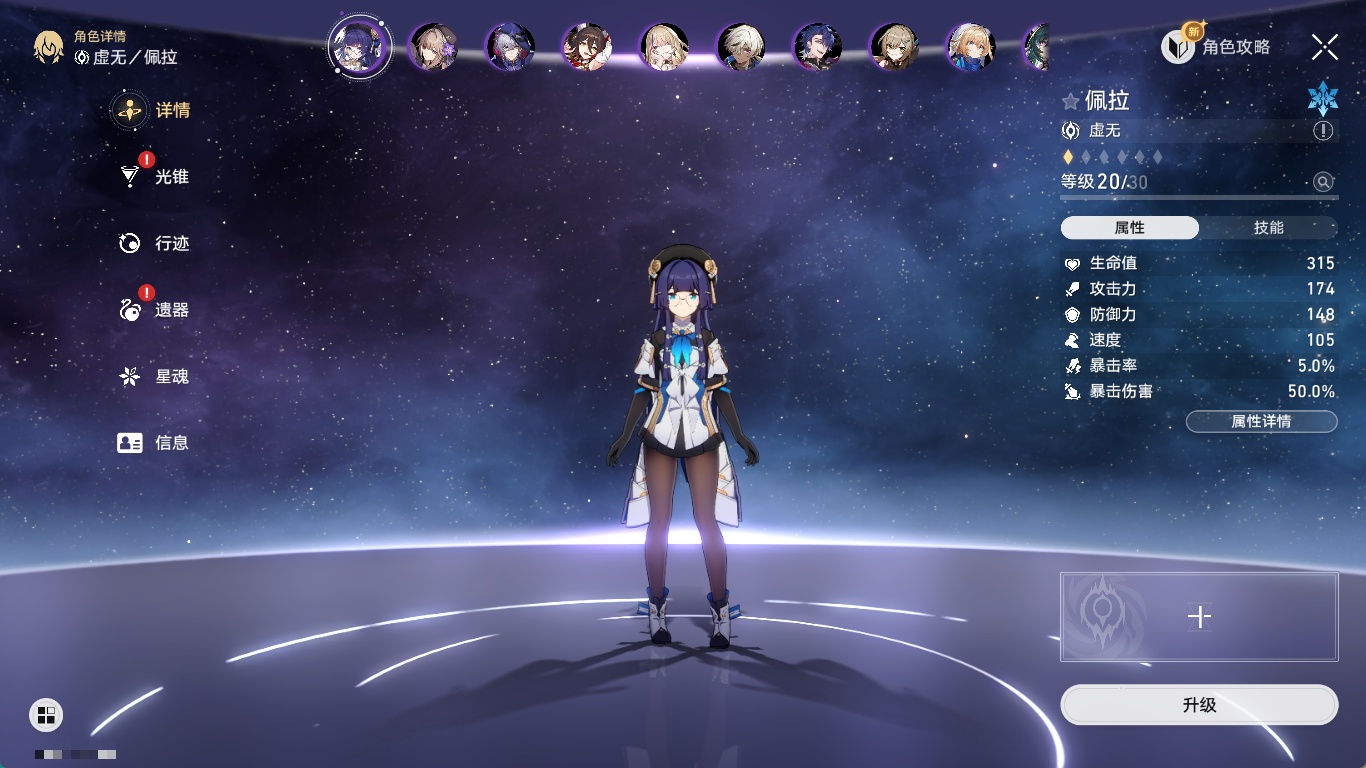Click the magnifier icon beside the level
The width and height of the screenshot is (1366, 768).
pyautogui.click(x=1323, y=182)
